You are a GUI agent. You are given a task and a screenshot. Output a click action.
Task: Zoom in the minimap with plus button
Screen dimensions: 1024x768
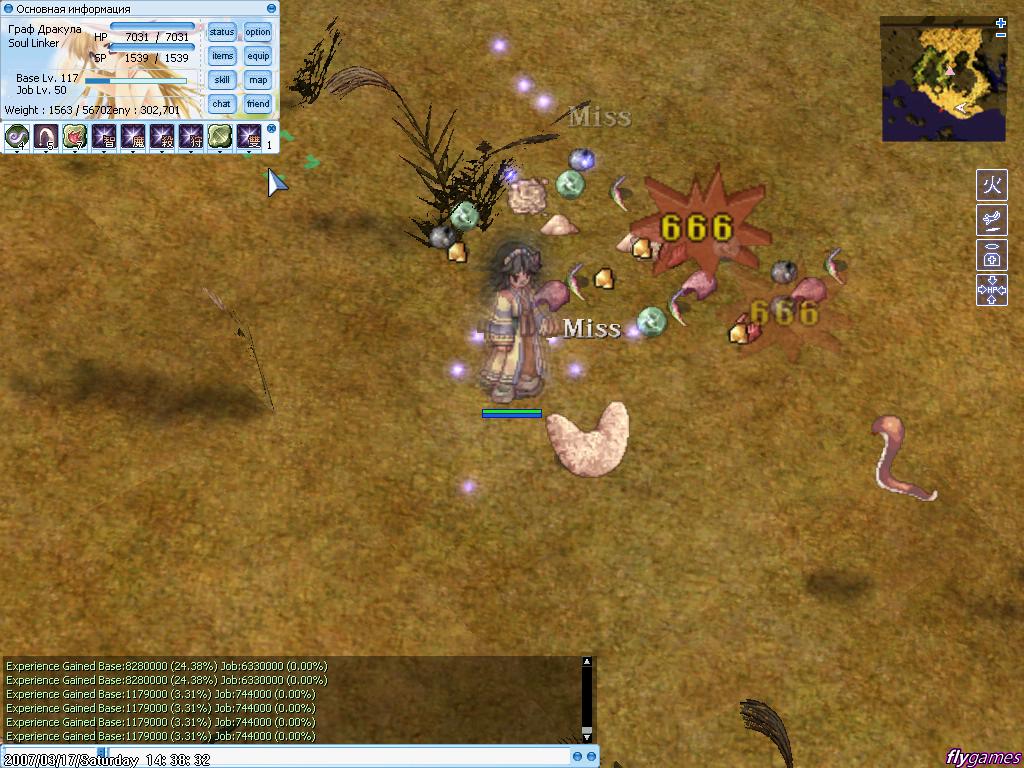(x=1001, y=22)
